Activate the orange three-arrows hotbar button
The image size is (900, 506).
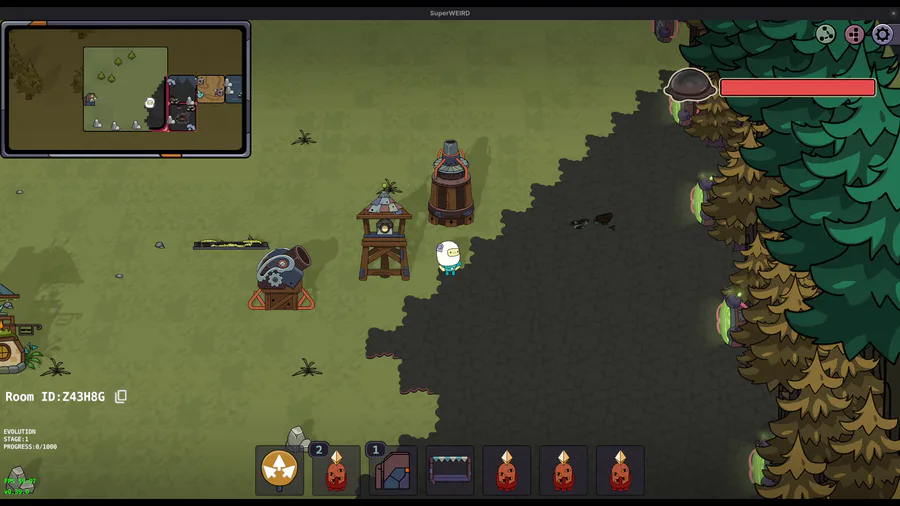[279, 469]
